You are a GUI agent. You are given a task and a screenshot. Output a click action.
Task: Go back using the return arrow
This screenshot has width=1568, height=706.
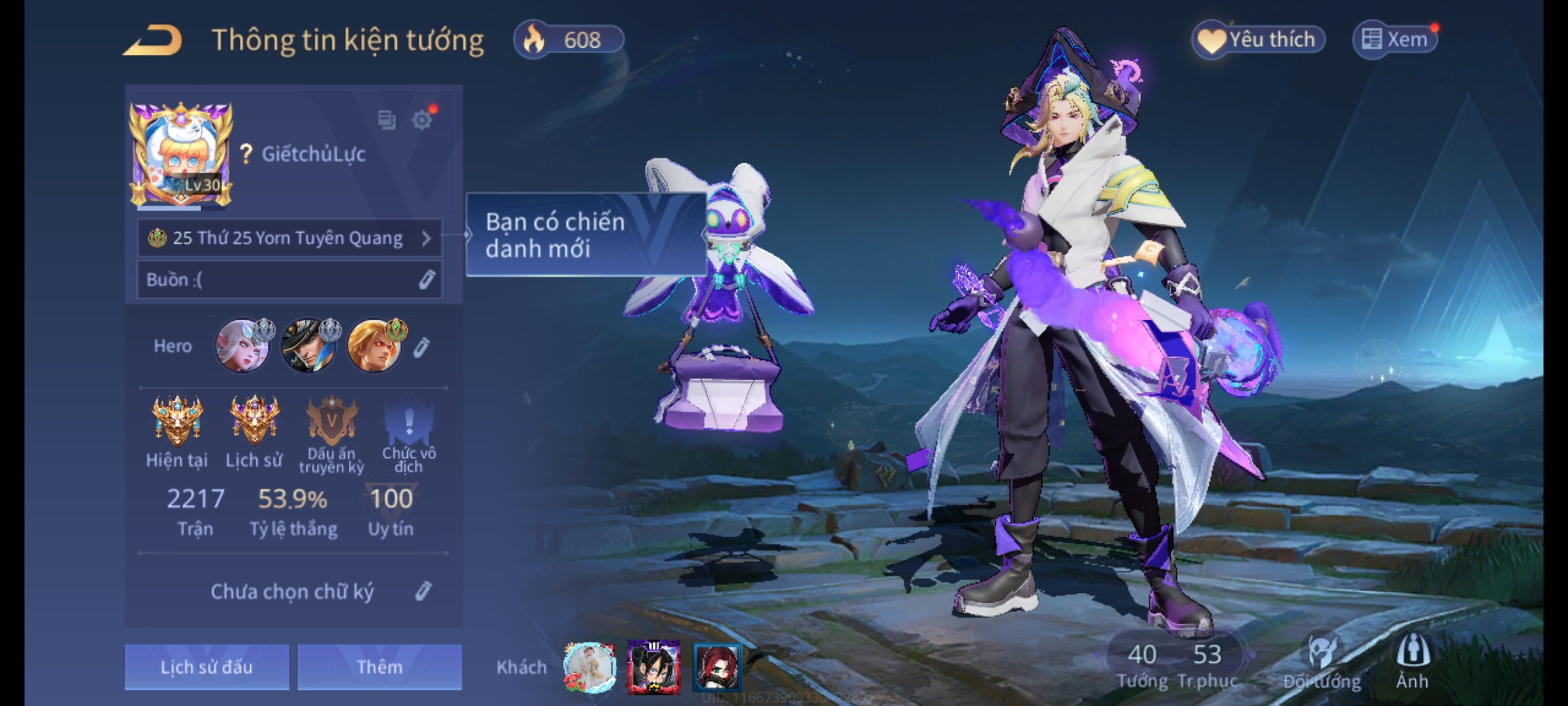point(153,41)
